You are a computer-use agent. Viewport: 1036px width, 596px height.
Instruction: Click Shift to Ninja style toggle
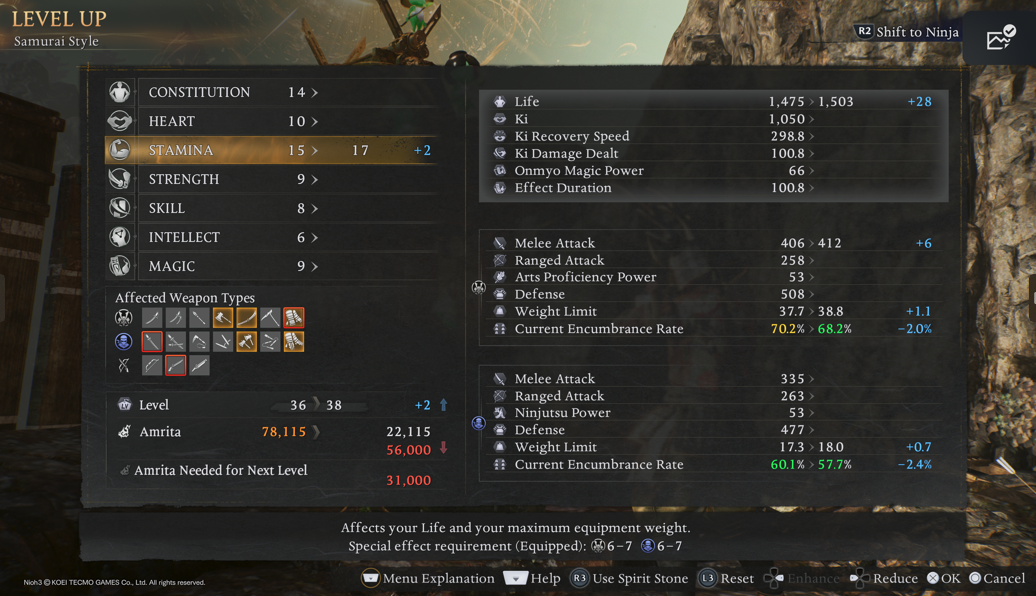(x=907, y=32)
